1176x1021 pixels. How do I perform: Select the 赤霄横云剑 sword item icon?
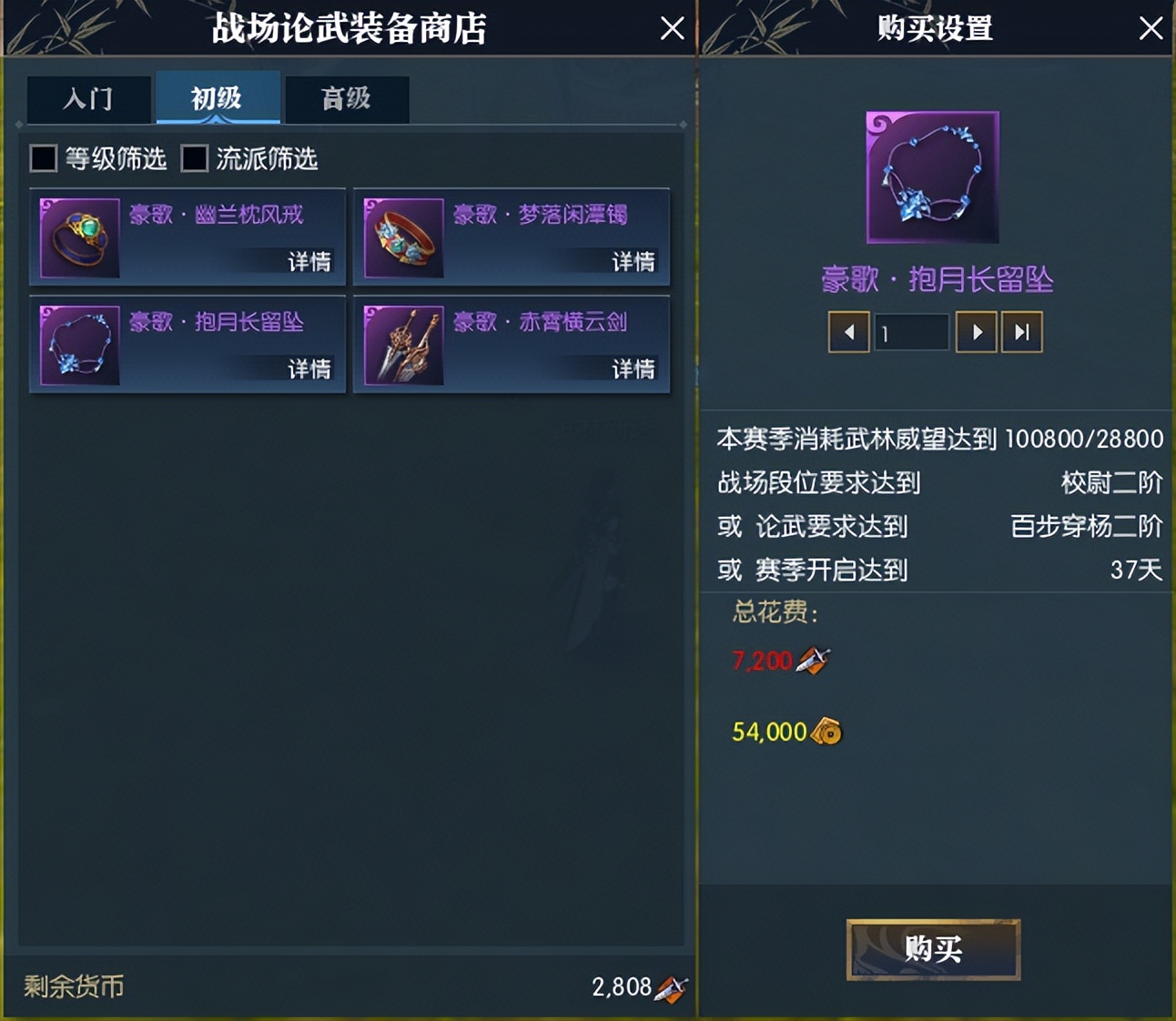tap(403, 346)
